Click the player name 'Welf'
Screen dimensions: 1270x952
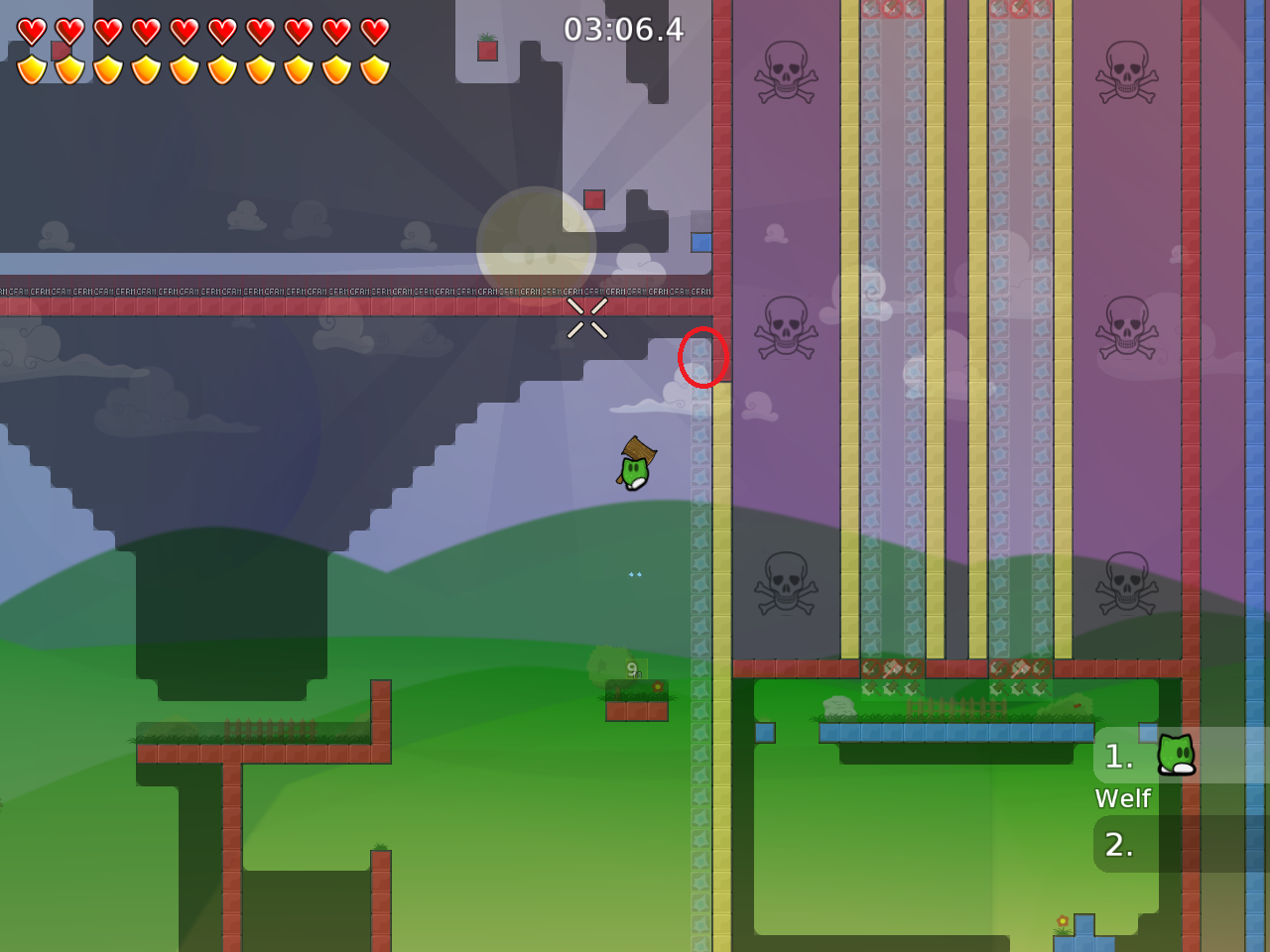(x=1123, y=798)
